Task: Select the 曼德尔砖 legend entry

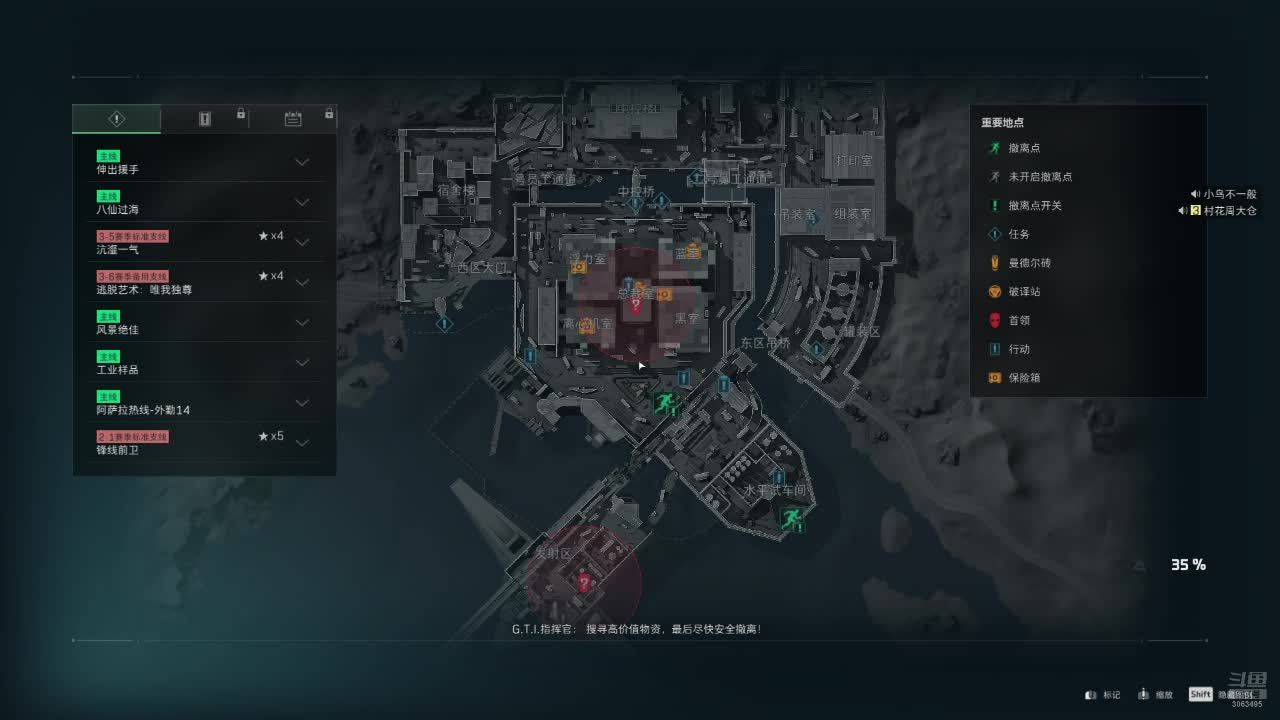Action: tap(1029, 263)
